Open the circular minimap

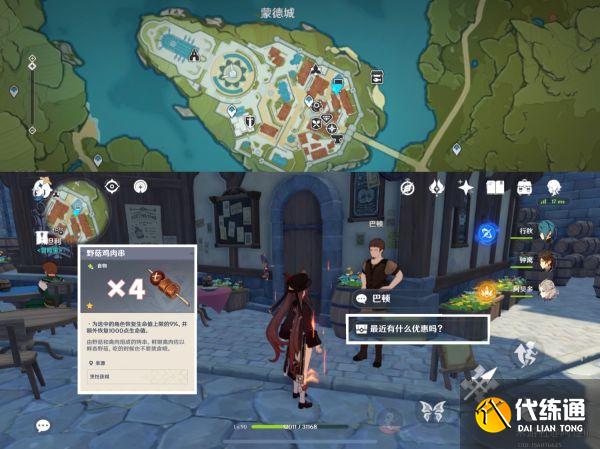(79, 213)
